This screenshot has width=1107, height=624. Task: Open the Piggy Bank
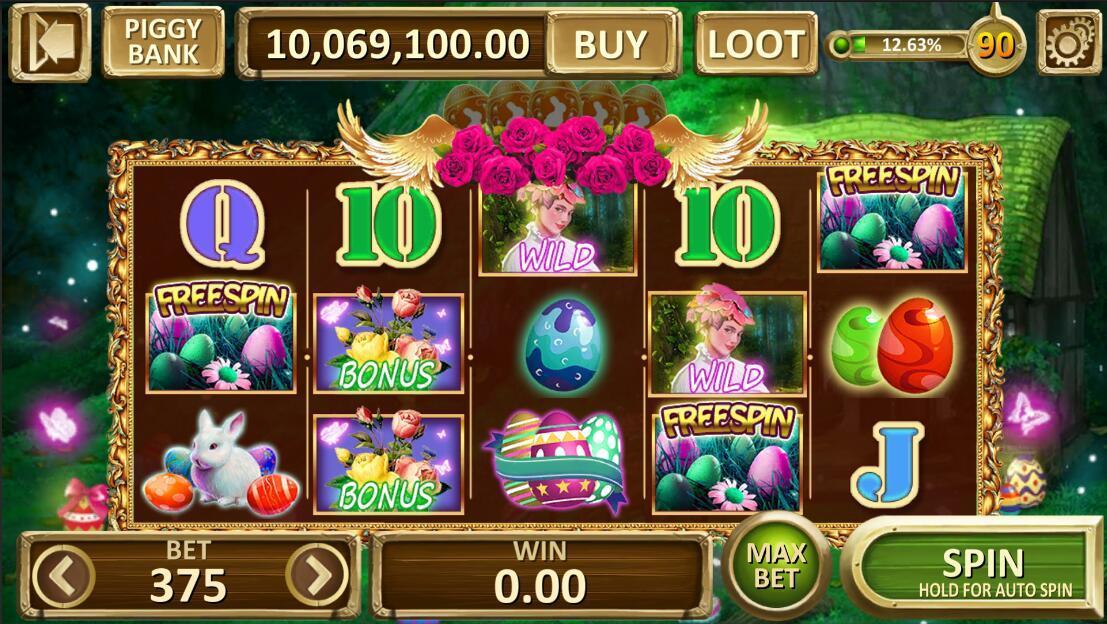pyautogui.click(x=163, y=42)
